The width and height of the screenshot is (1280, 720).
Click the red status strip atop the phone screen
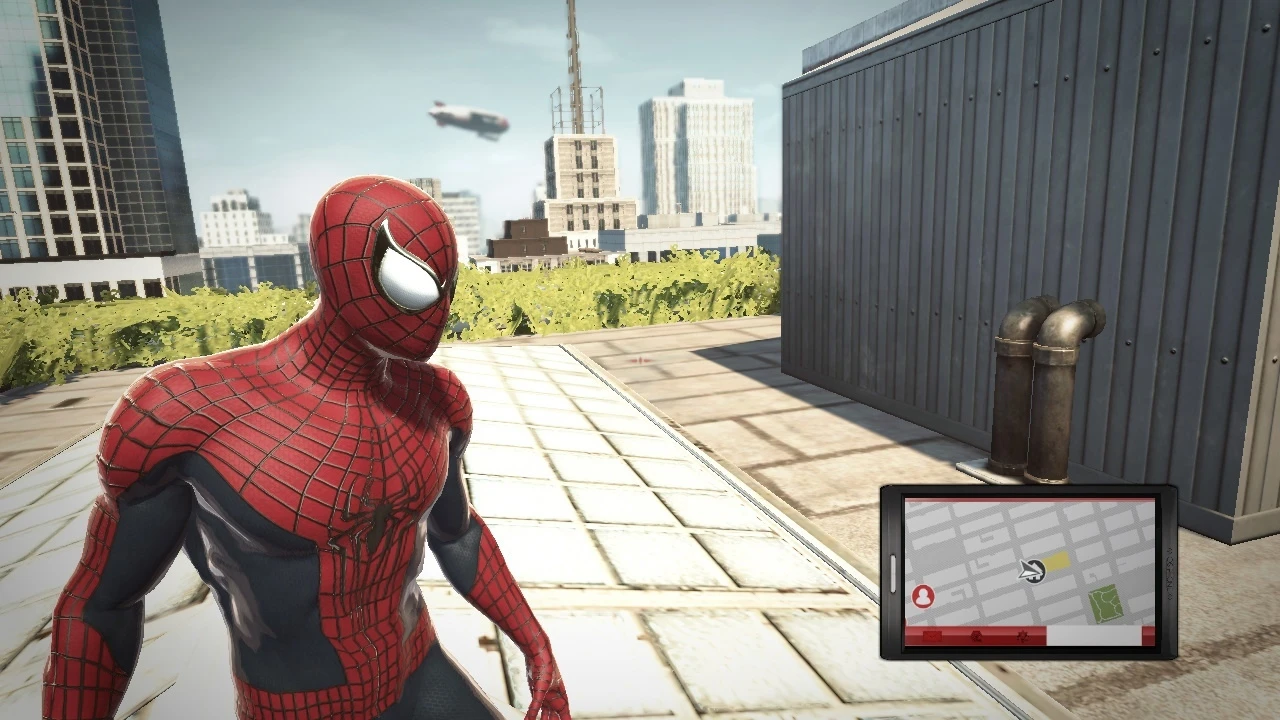(x=1030, y=500)
